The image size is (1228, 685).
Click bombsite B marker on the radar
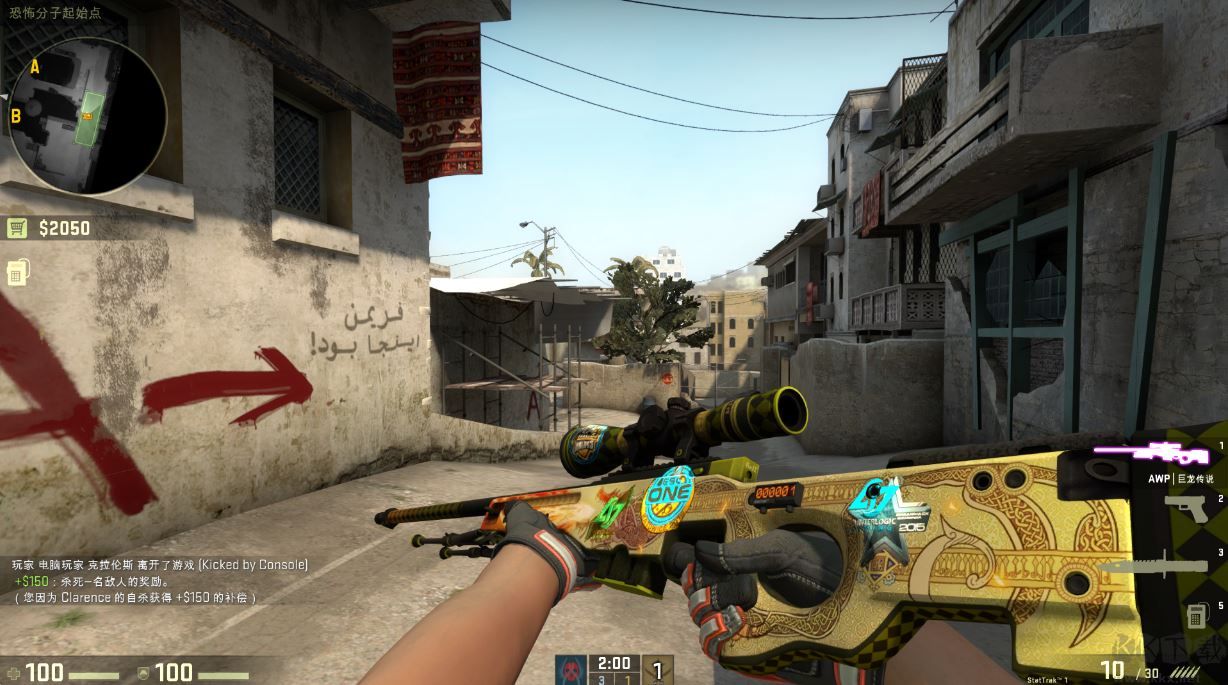17,116
